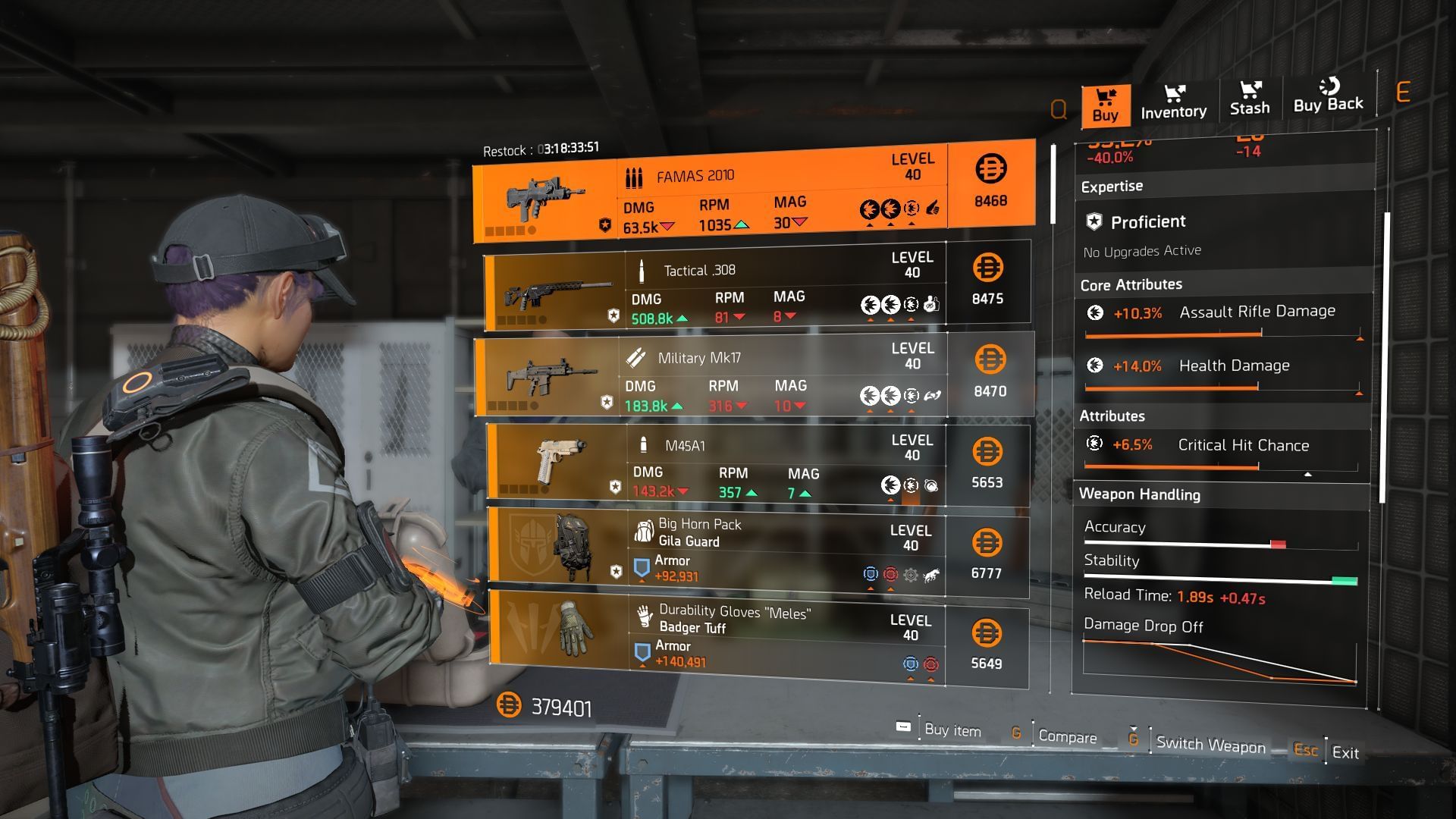
Task: Switch to the Buy tab
Action: point(1105,105)
